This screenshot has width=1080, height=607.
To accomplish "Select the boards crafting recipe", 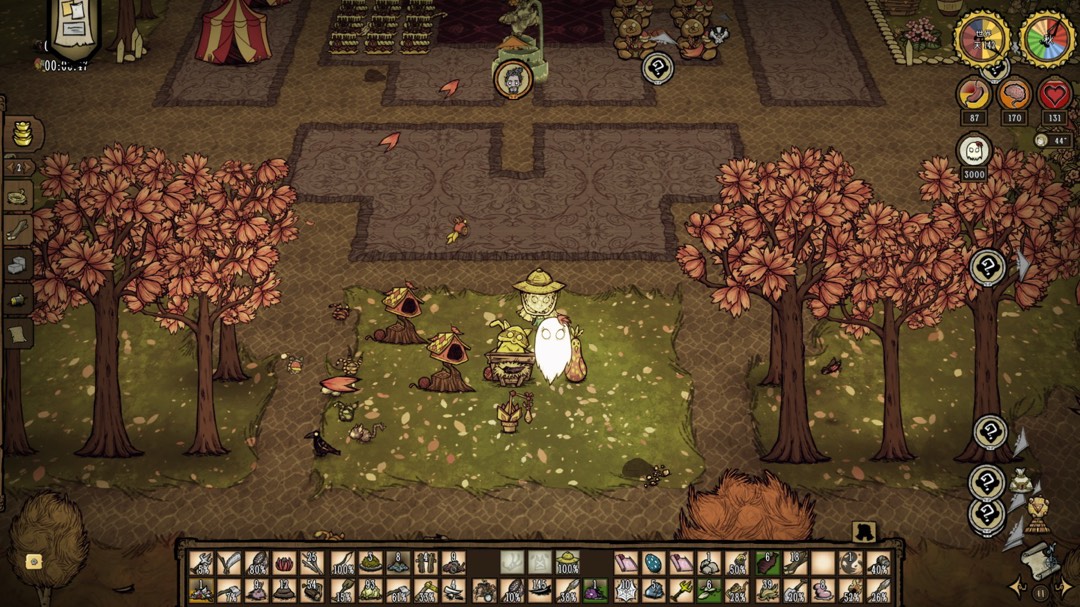I will point(18,232).
